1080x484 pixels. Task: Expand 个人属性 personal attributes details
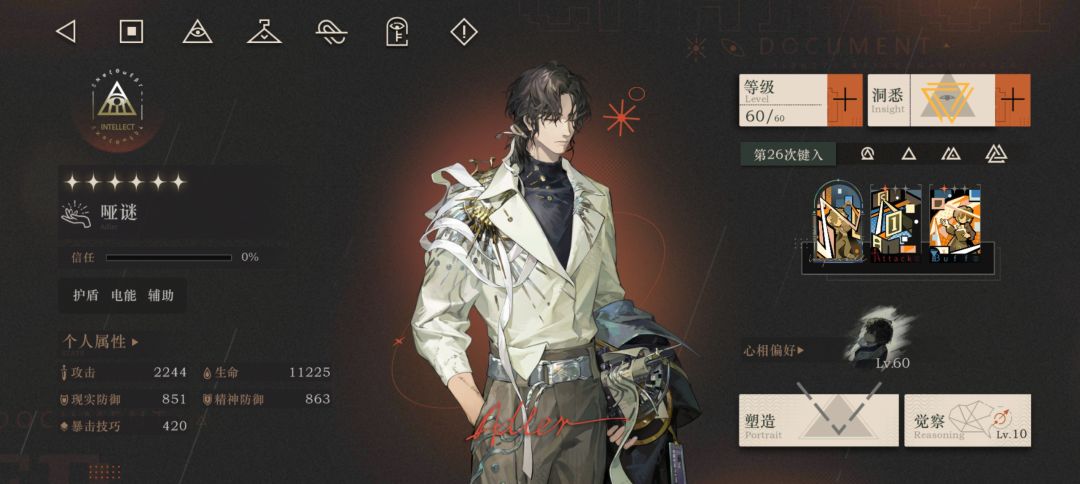[x=101, y=342]
